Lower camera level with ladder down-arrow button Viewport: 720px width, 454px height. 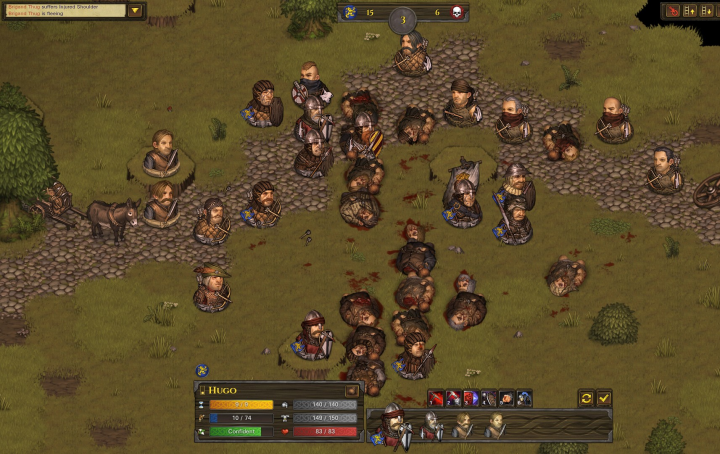tap(705, 11)
